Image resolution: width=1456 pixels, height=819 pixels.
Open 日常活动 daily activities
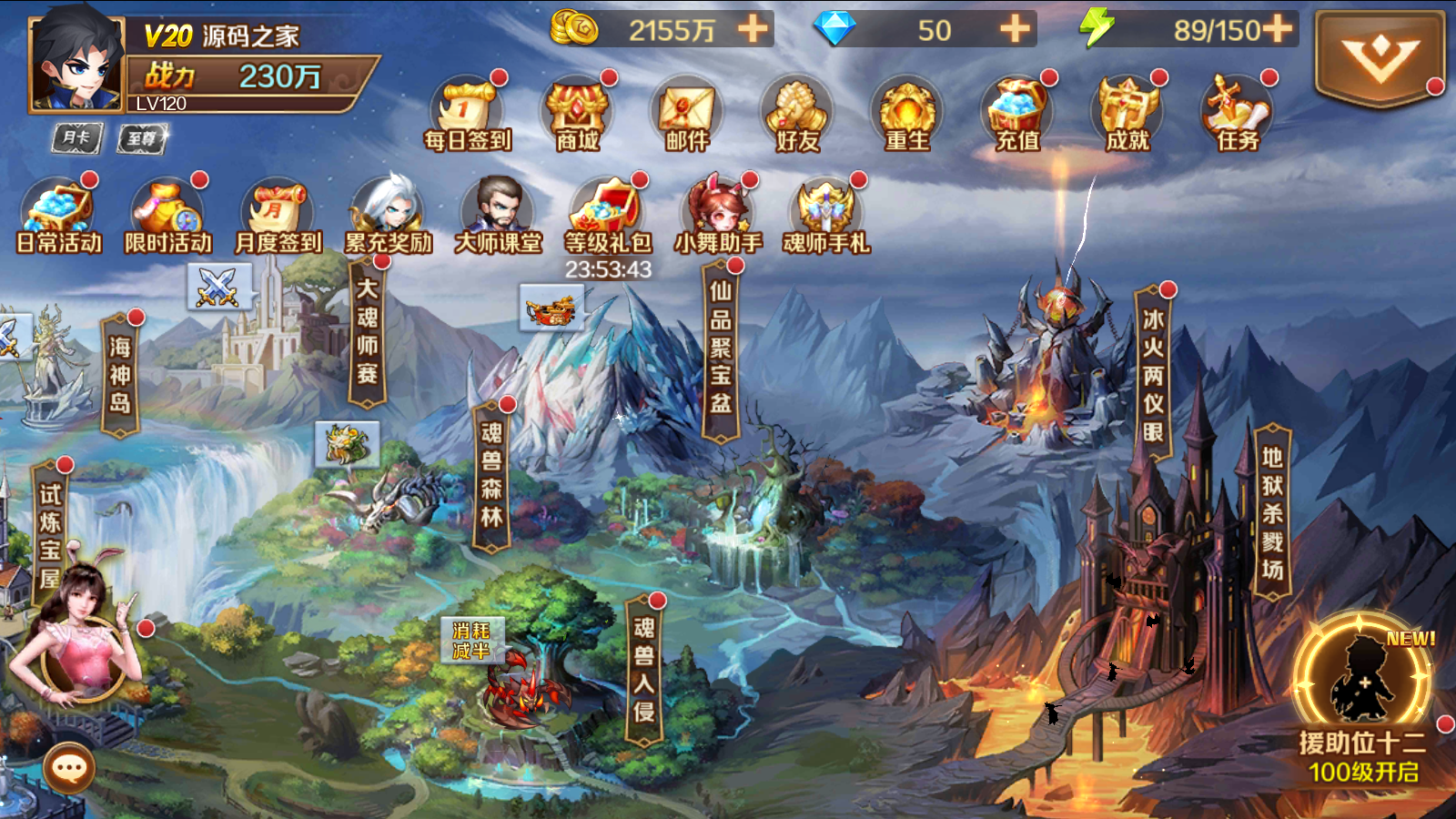(x=59, y=216)
